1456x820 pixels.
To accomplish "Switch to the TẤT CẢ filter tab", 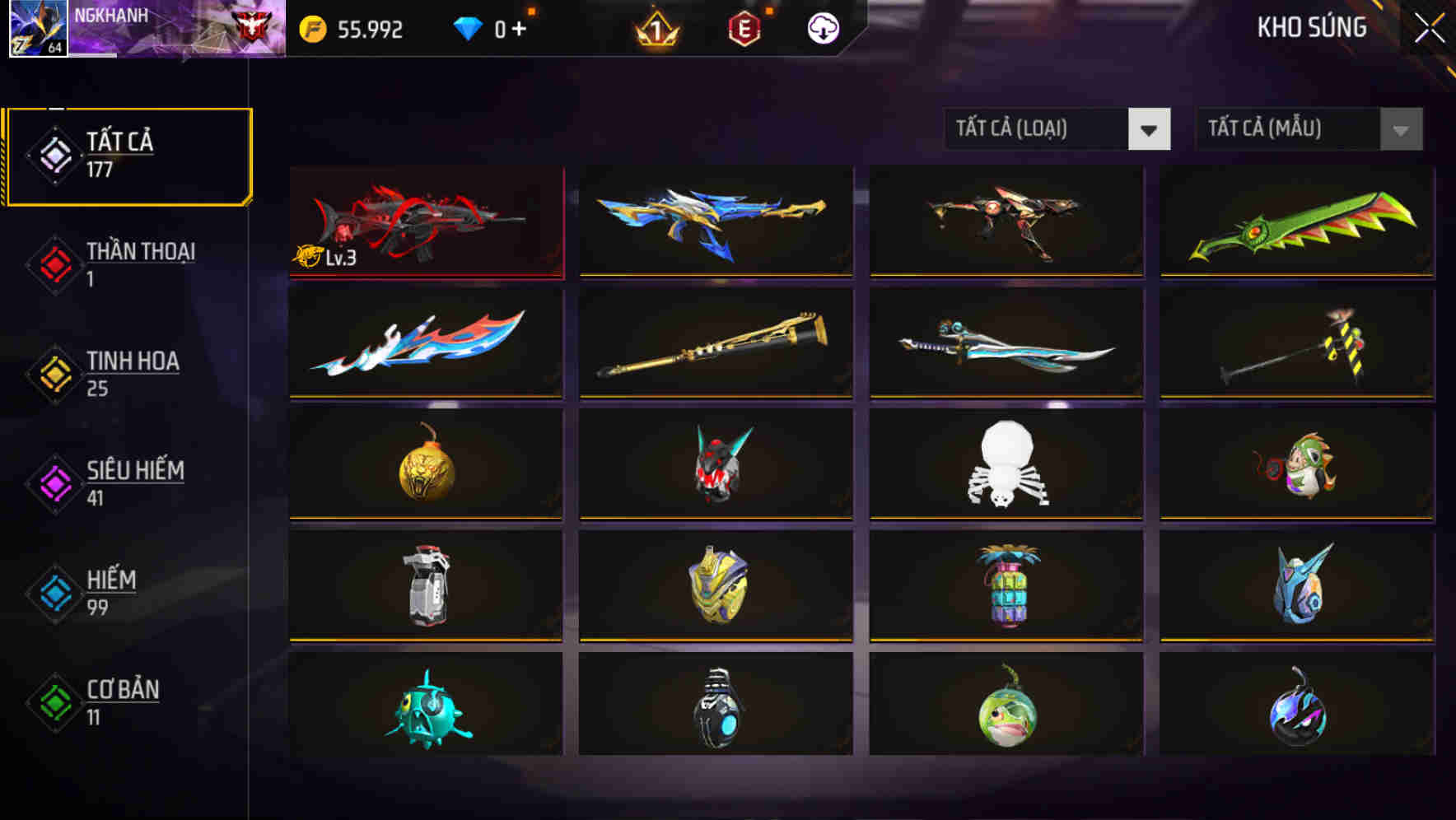I will pyautogui.click(x=128, y=155).
